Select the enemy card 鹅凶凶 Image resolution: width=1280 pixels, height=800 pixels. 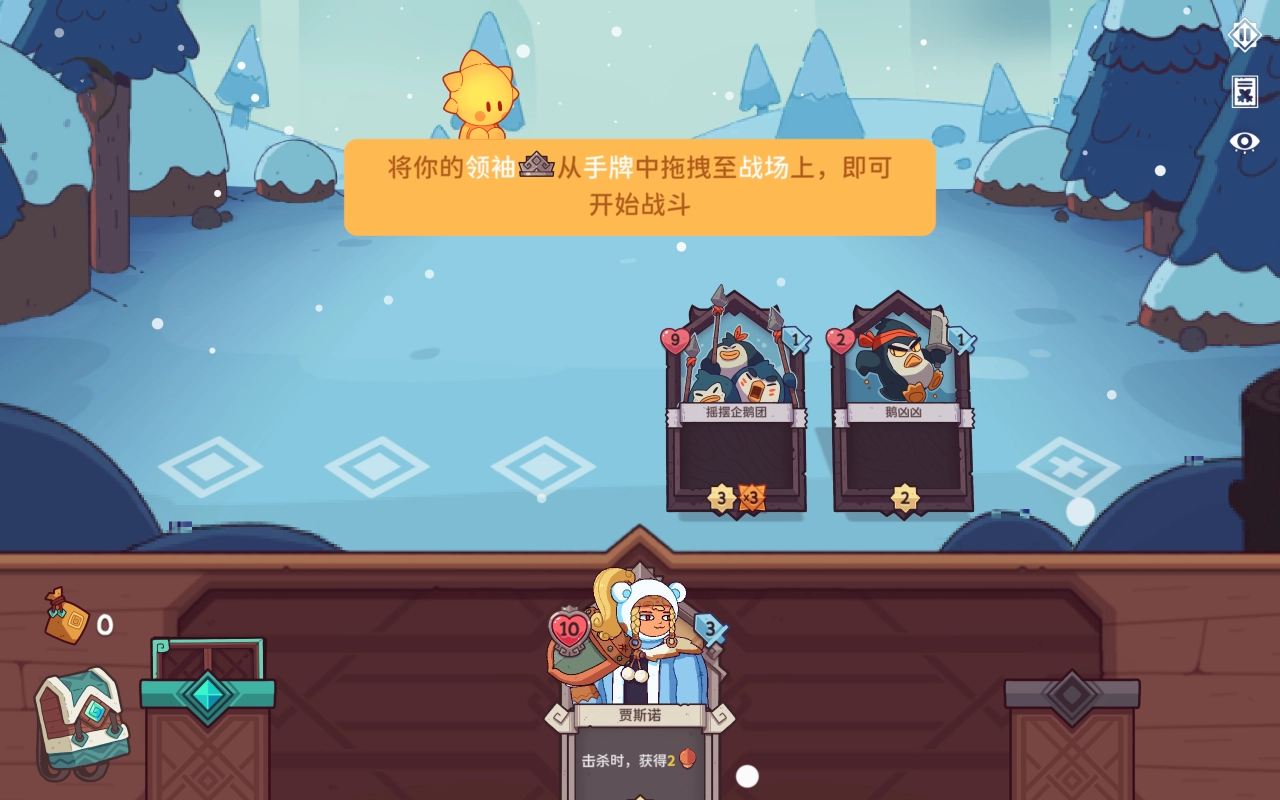coord(903,400)
